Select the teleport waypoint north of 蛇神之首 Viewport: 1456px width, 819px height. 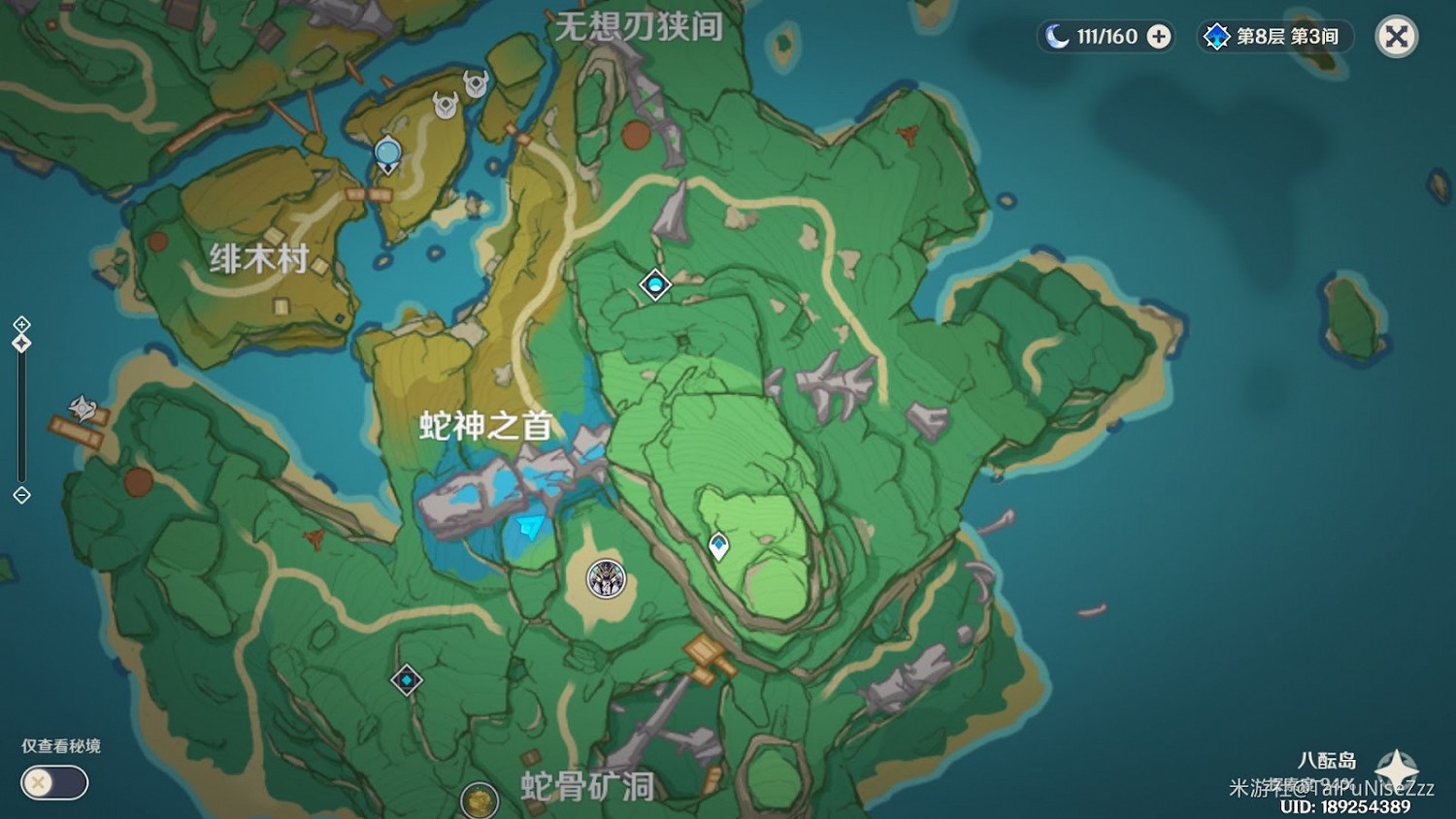[654, 284]
